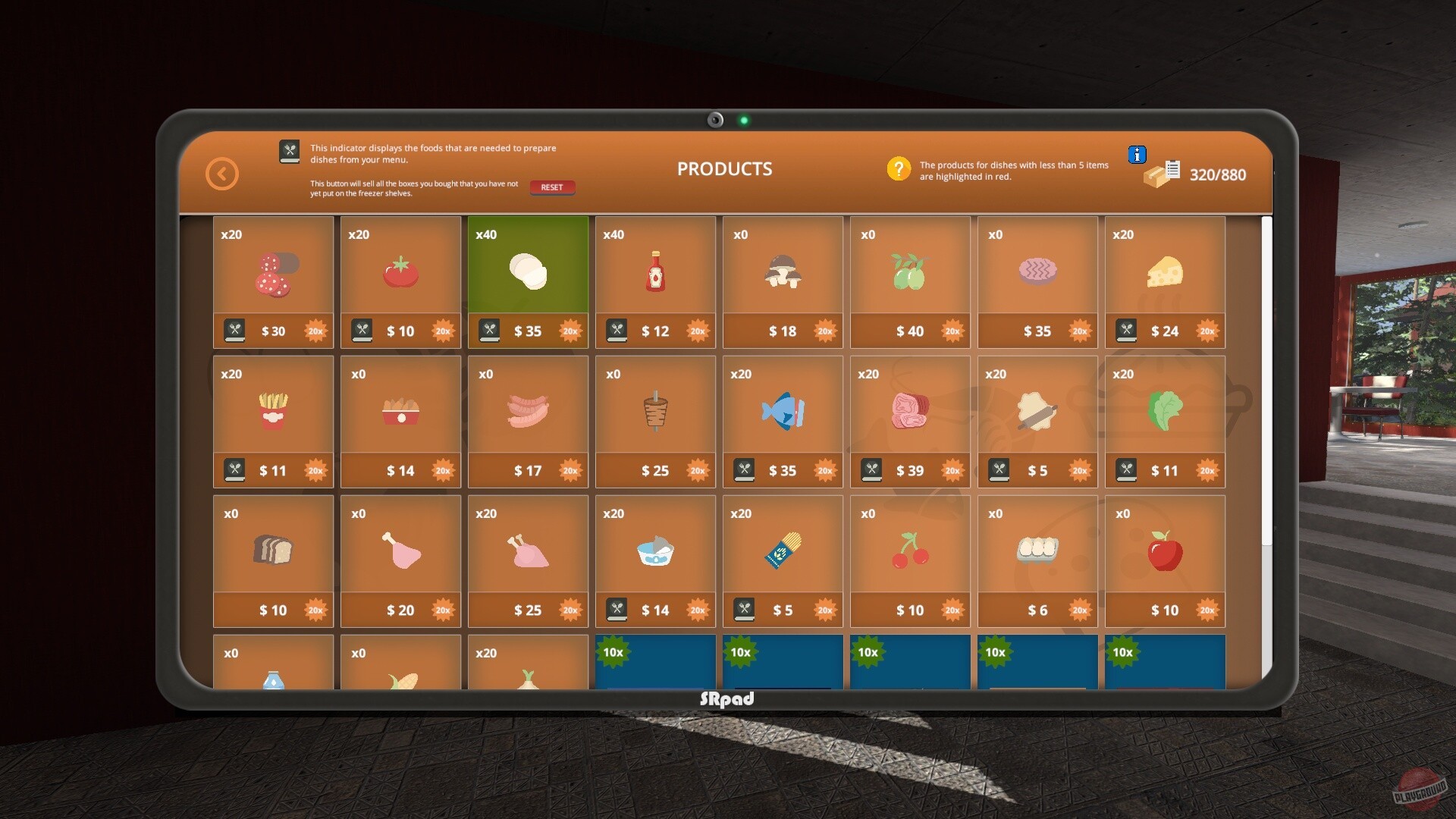Click the lettuce product icon
This screenshot has width=1456, height=819.
[1165, 409]
